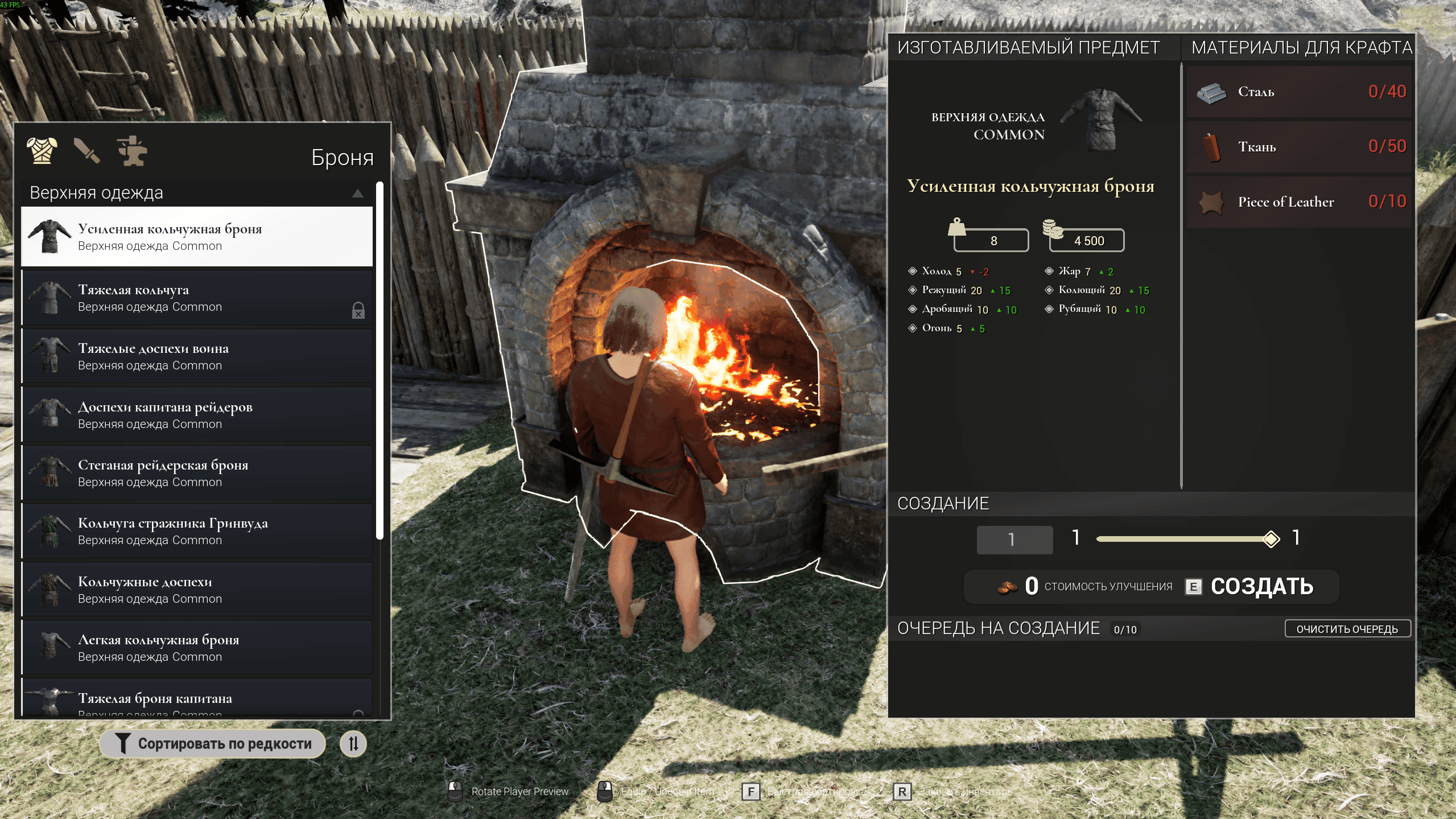Click the Сталь material row
1456x819 pixels.
coord(1300,92)
